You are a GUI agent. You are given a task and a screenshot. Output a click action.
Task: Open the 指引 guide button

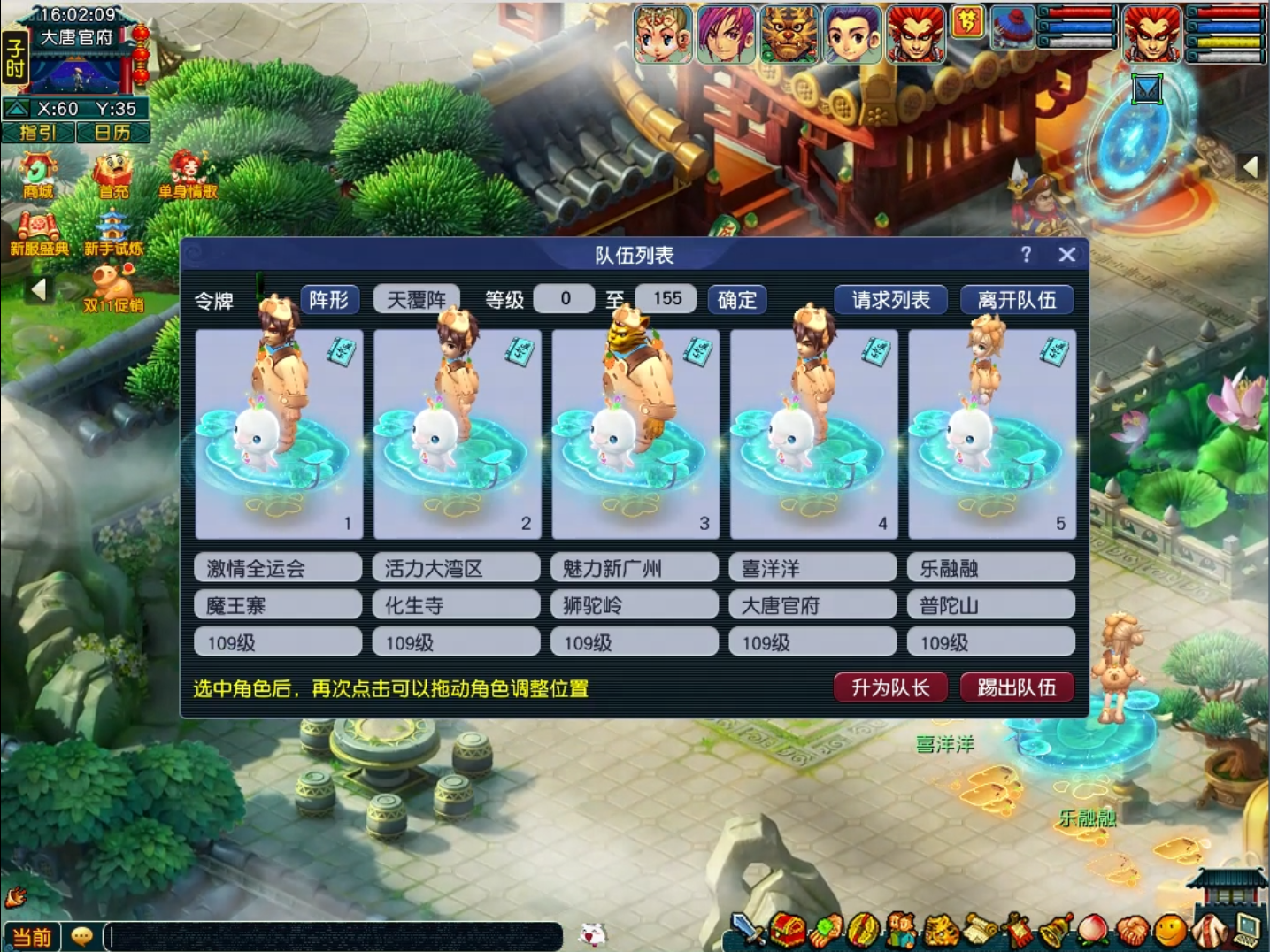(x=38, y=133)
